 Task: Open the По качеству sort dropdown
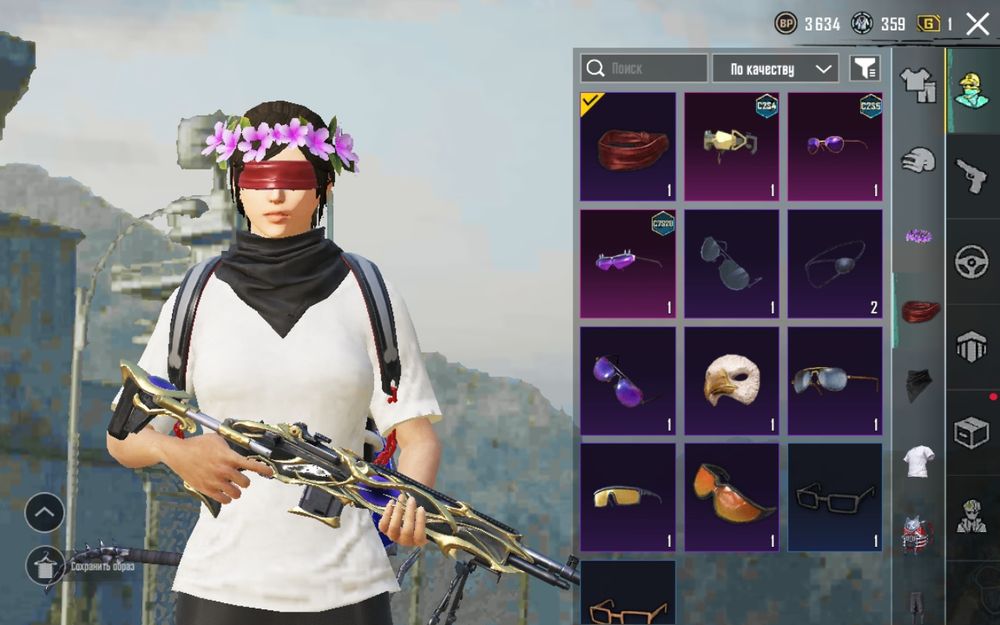pos(775,68)
